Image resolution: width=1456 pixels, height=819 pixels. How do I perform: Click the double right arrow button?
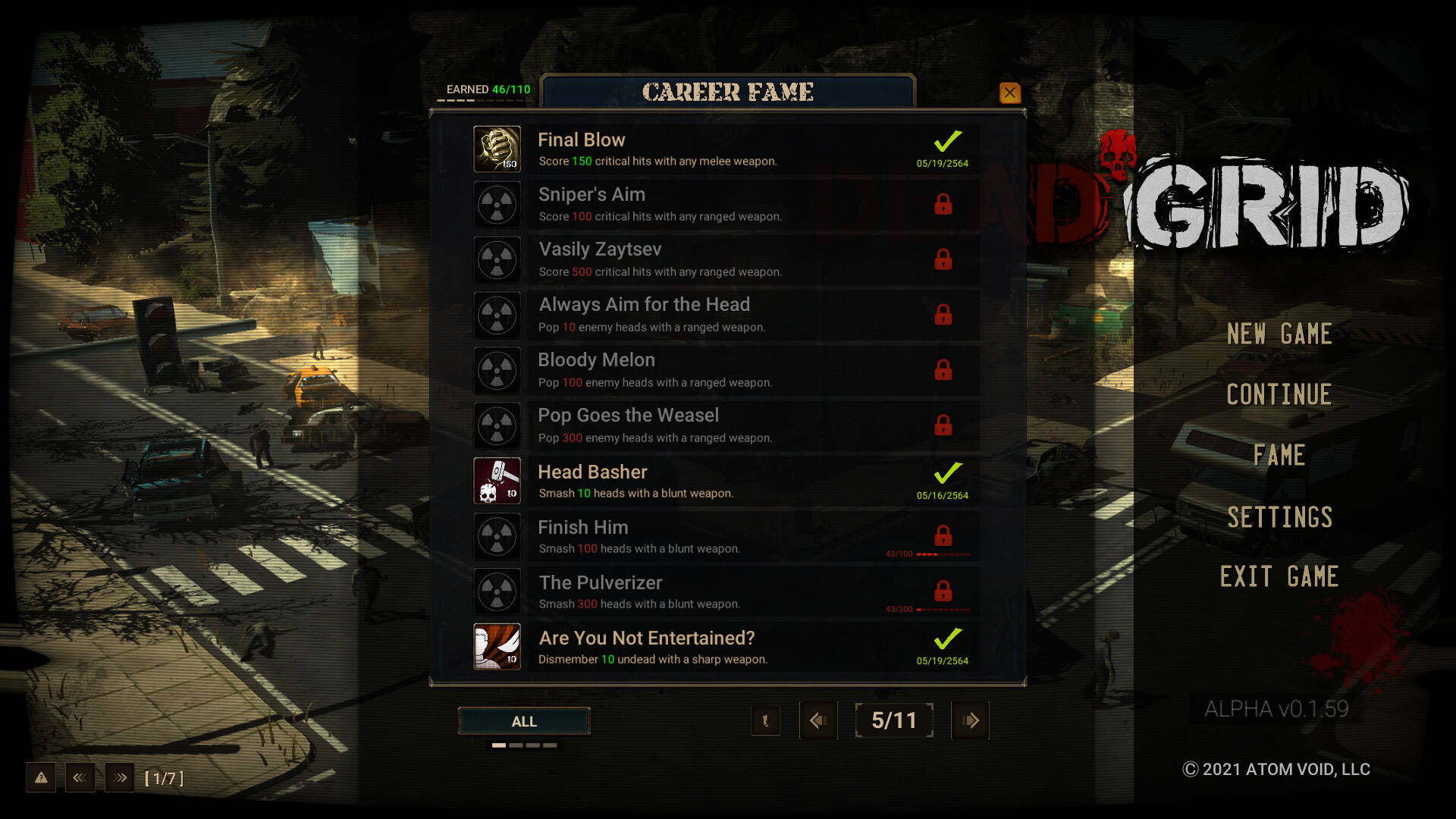click(x=120, y=778)
